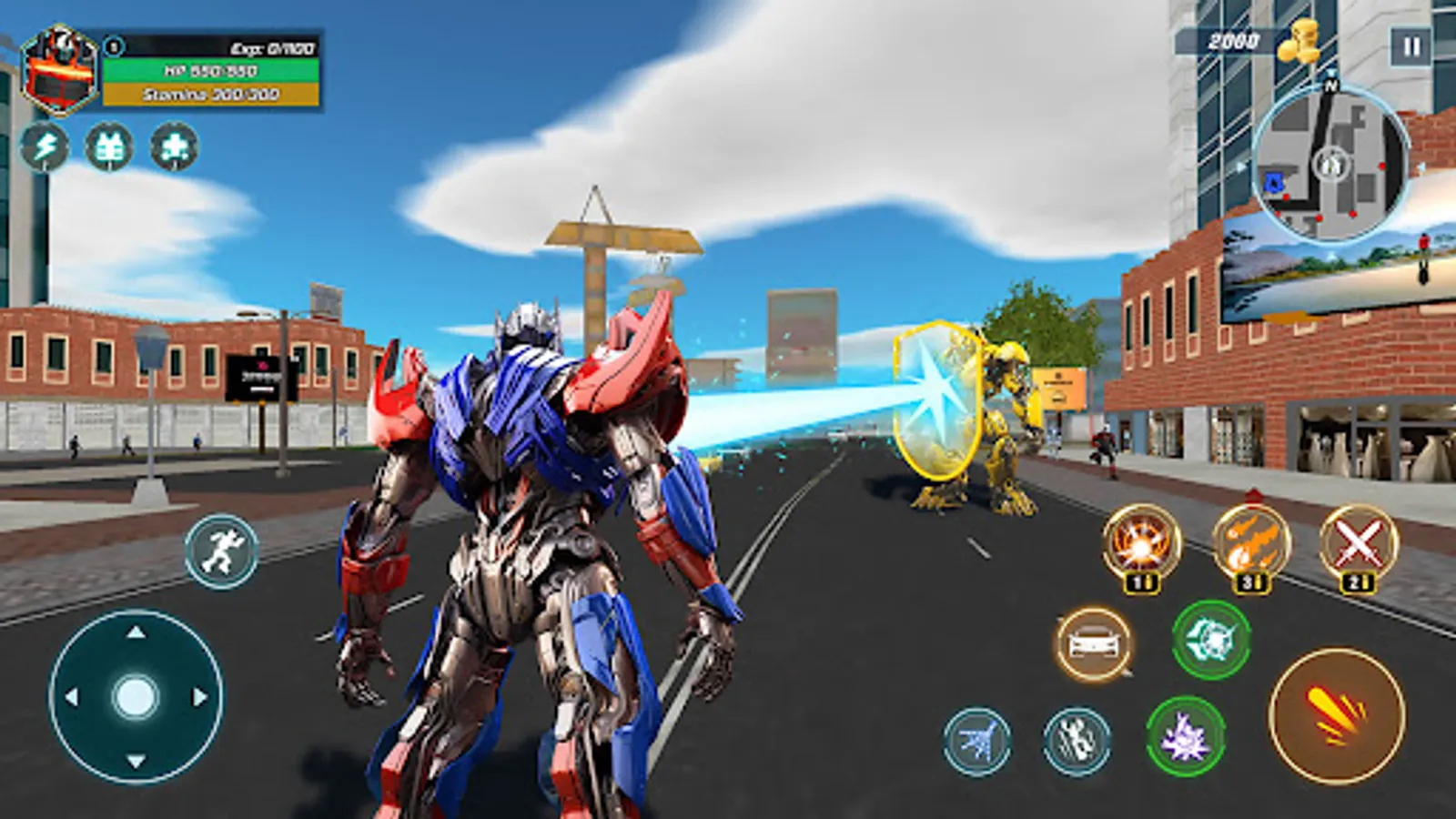Tap the lightning energy pickup icon
The image size is (1456, 819).
46,146
